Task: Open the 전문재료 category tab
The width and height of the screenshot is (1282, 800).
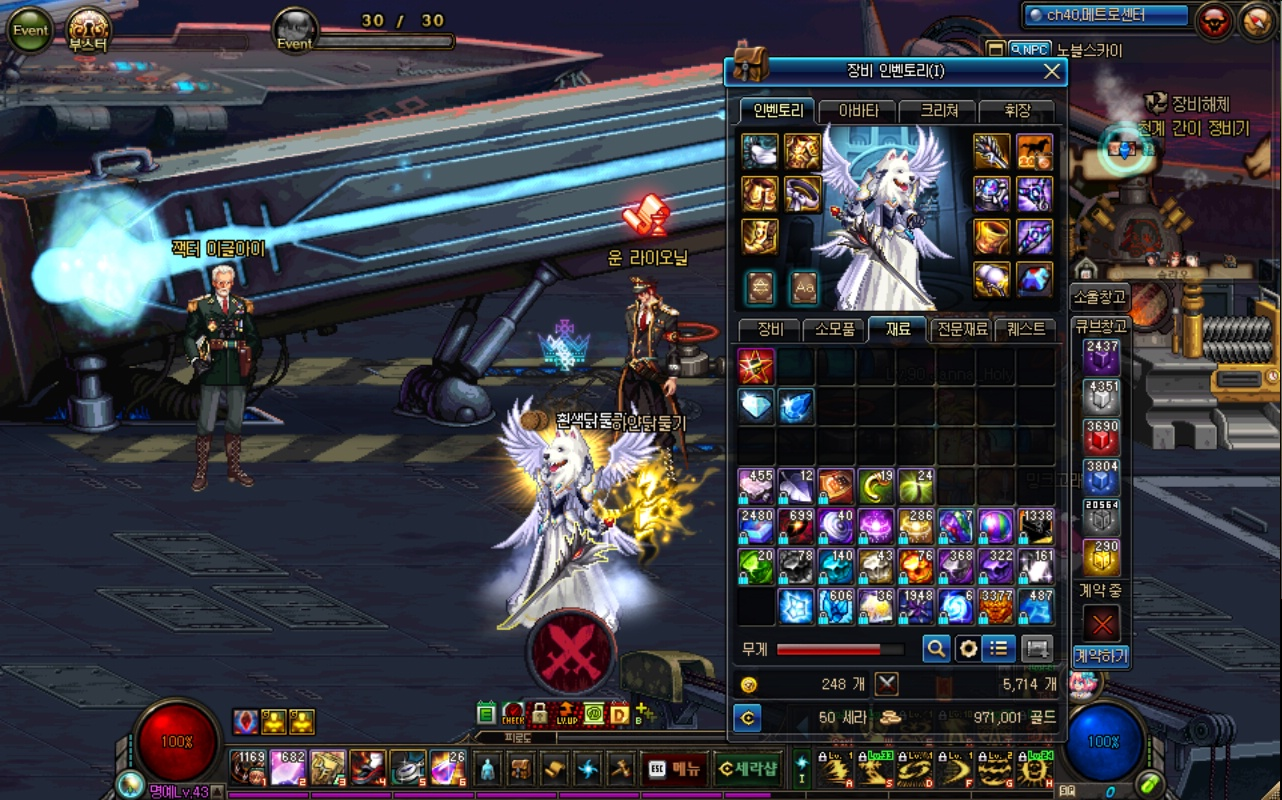Action: coord(961,329)
